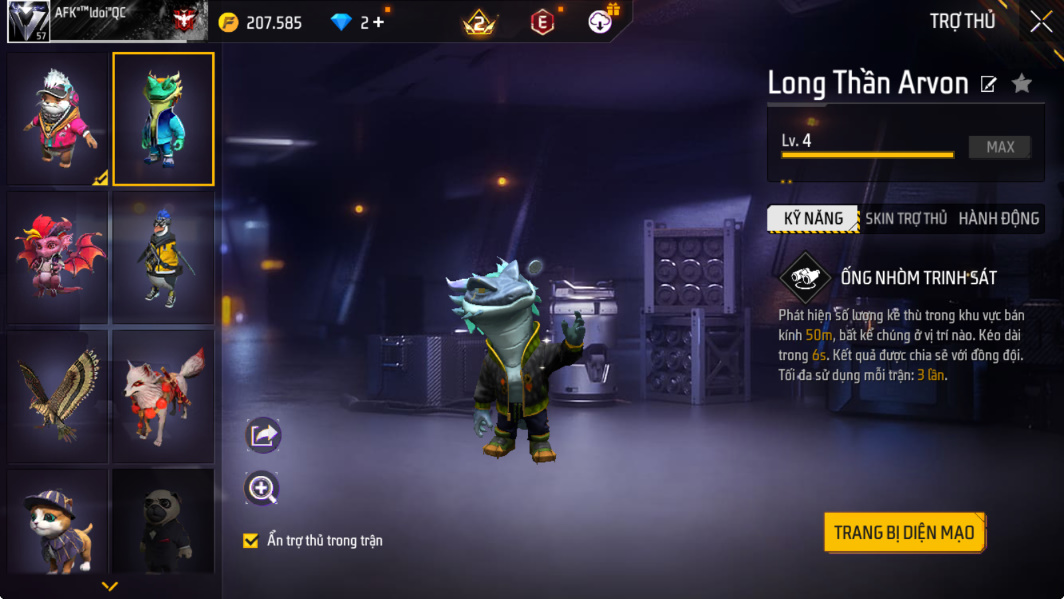Select the falcon pet thumbnail
Image resolution: width=1064 pixels, height=599 pixels.
click(58, 395)
